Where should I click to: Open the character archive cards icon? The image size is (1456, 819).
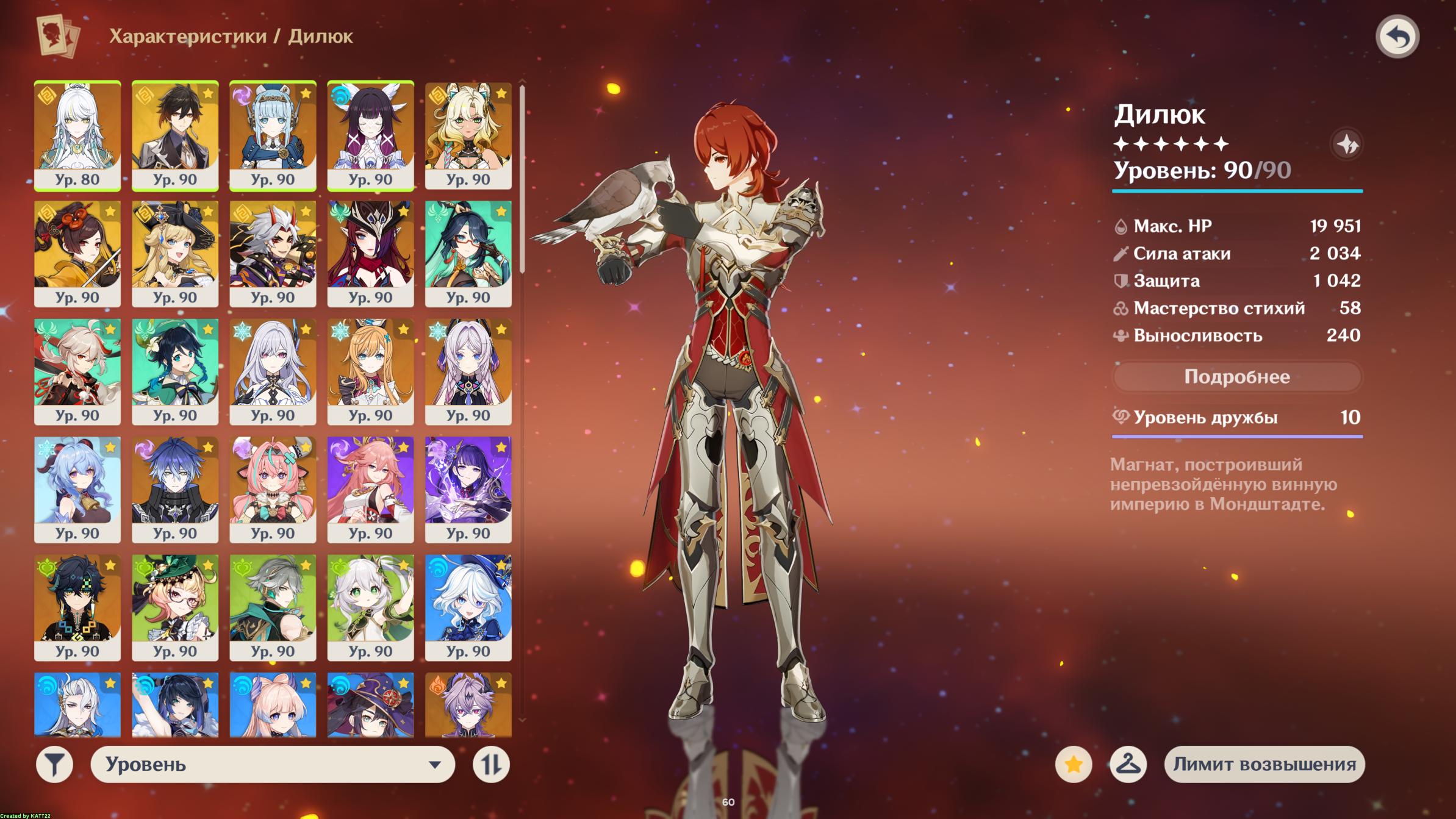(x=58, y=36)
